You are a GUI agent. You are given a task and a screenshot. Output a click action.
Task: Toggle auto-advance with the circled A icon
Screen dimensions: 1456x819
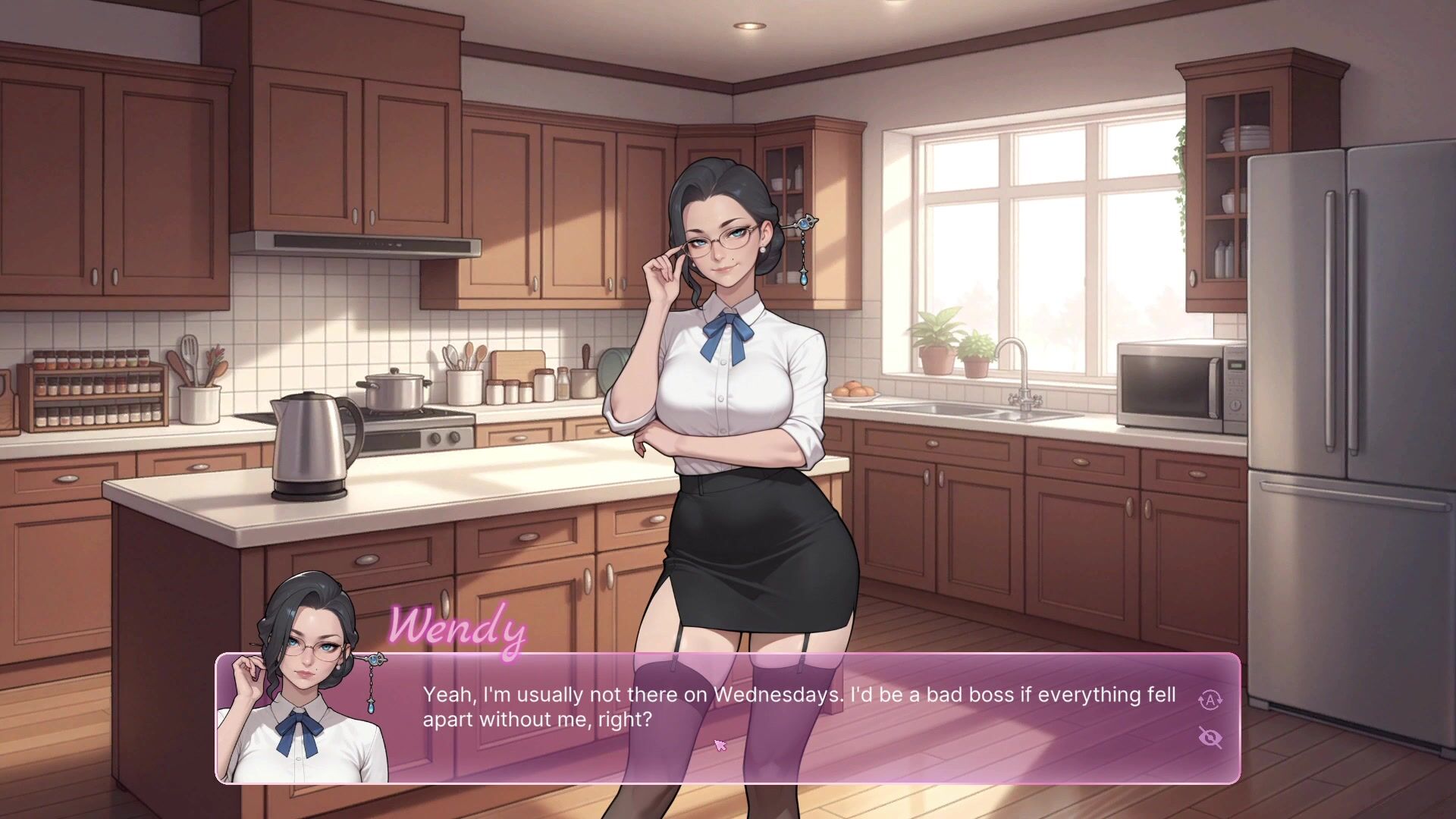pyautogui.click(x=1210, y=700)
